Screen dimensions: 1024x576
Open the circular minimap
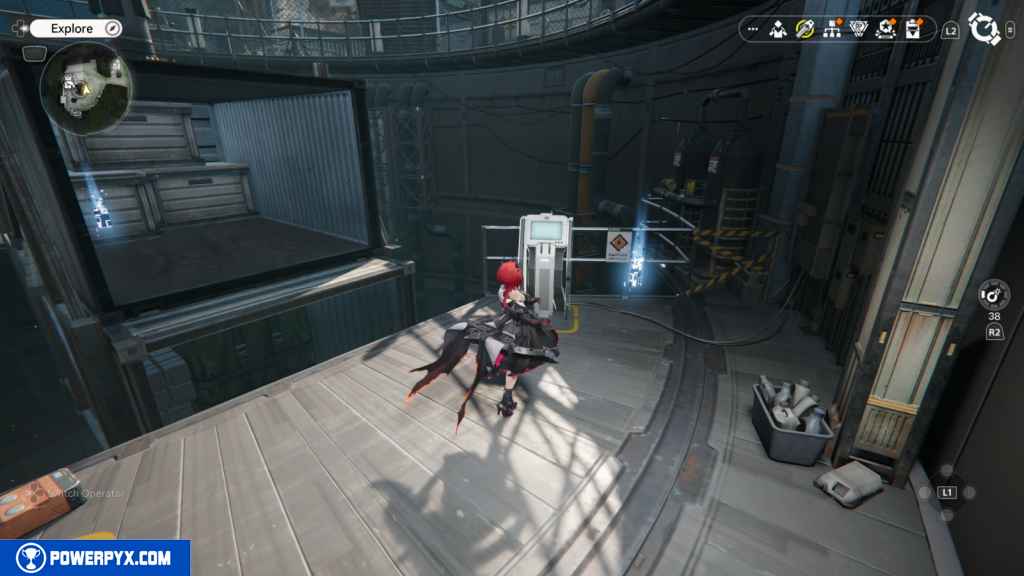point(85,88)
